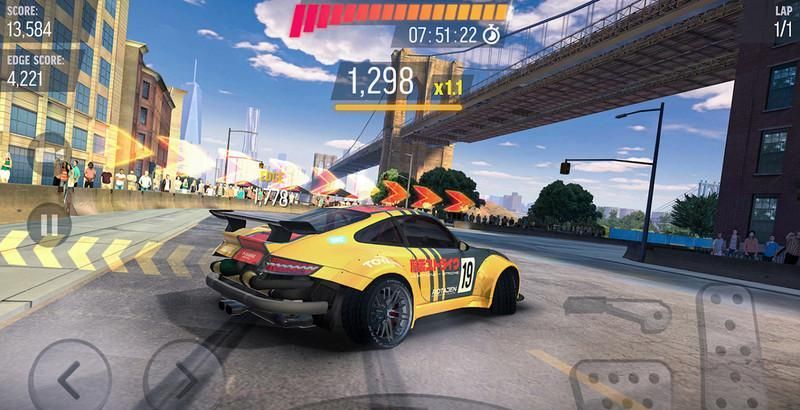Hit the wide brake pedal
Screen dimensions: 800x410
coord(620,386)
